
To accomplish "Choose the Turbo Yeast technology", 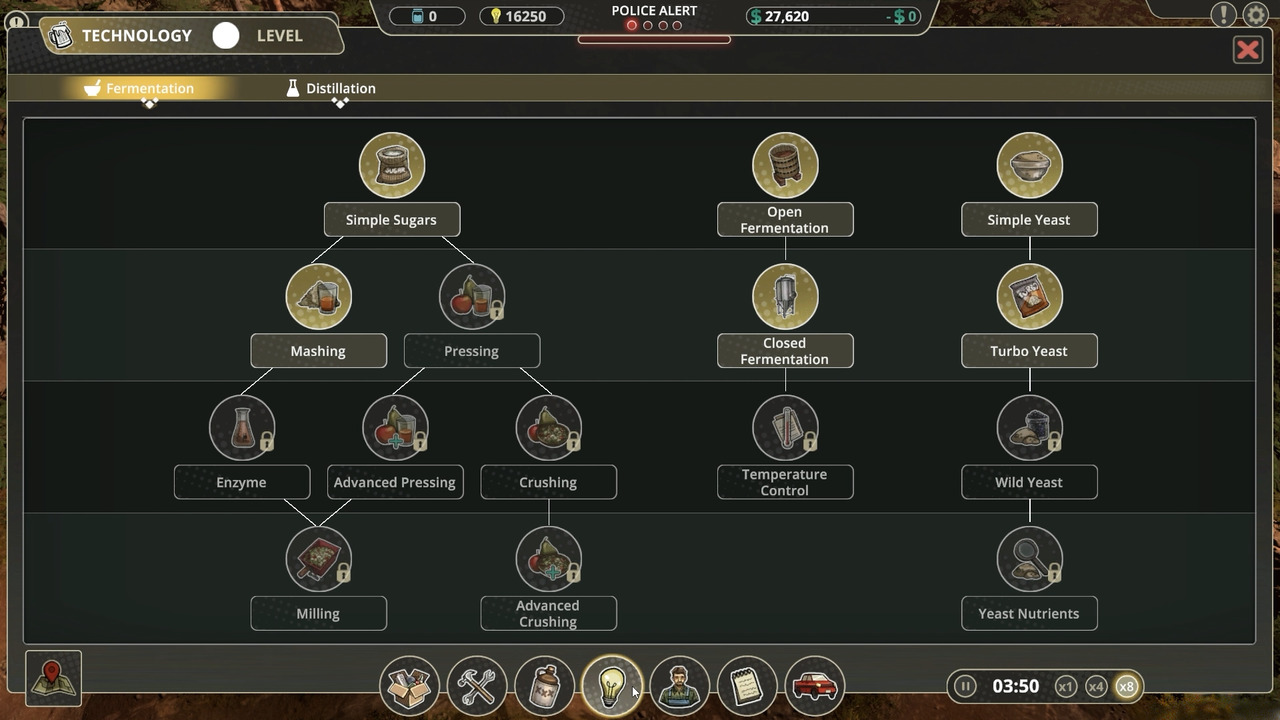I will [1029, 297].
